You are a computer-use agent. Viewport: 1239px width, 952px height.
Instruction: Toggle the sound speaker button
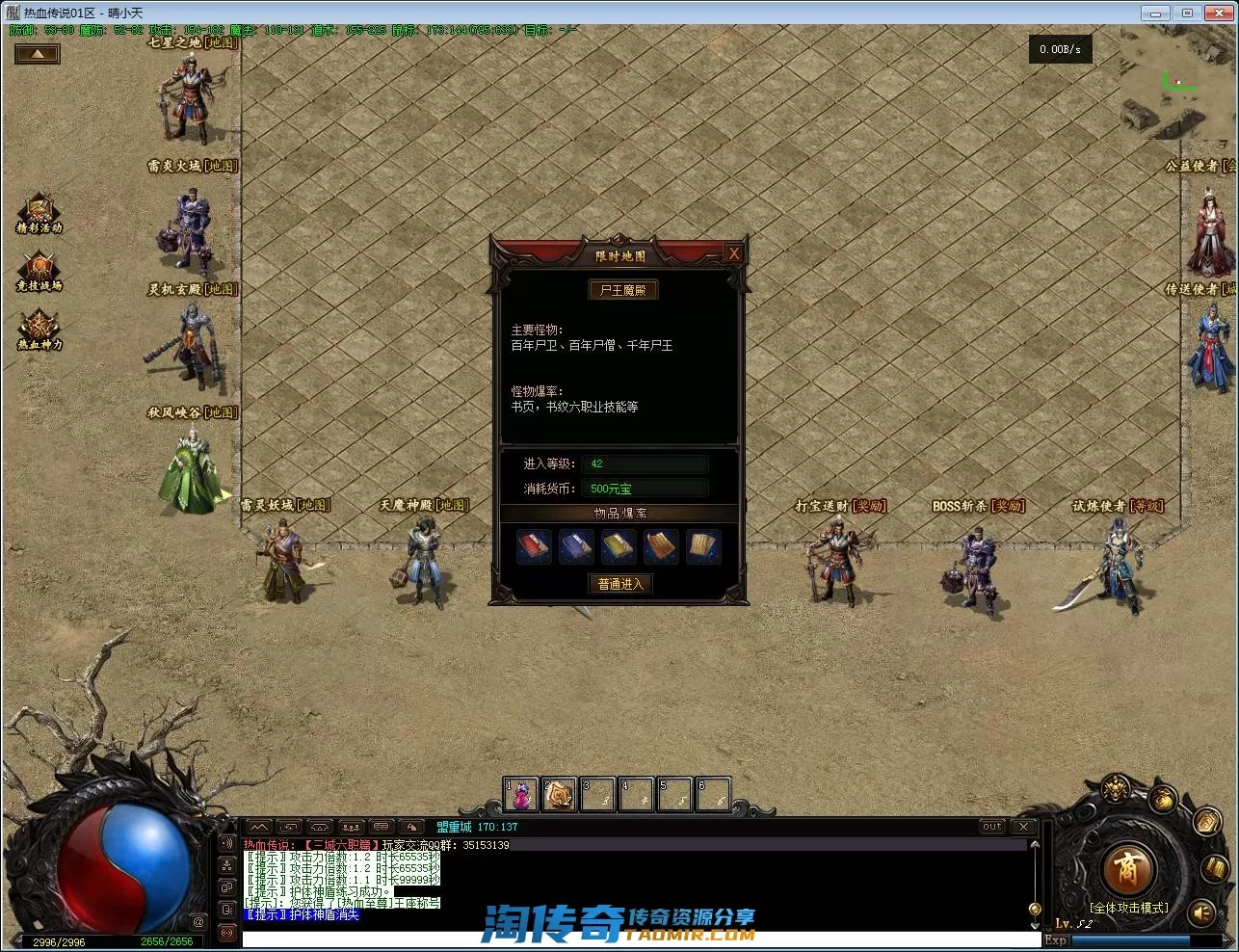tap(1201, 912)
